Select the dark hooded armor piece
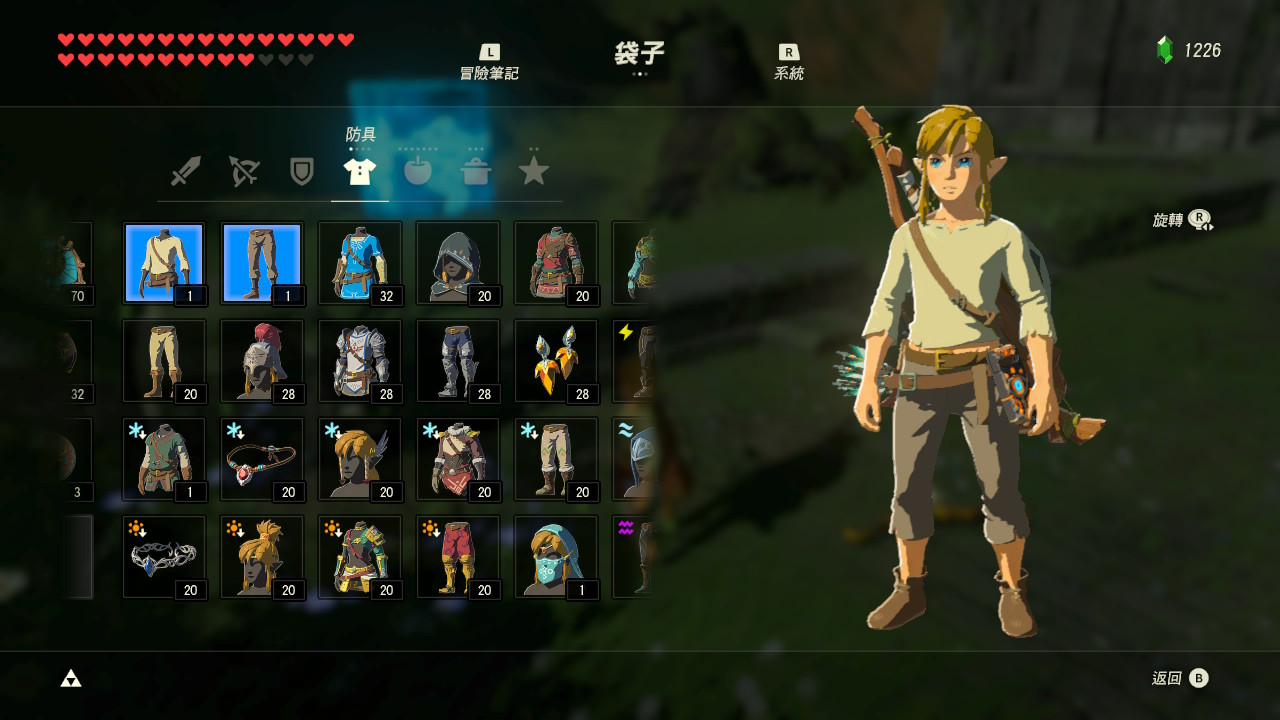1280x720 pixels. click(458, 262)
